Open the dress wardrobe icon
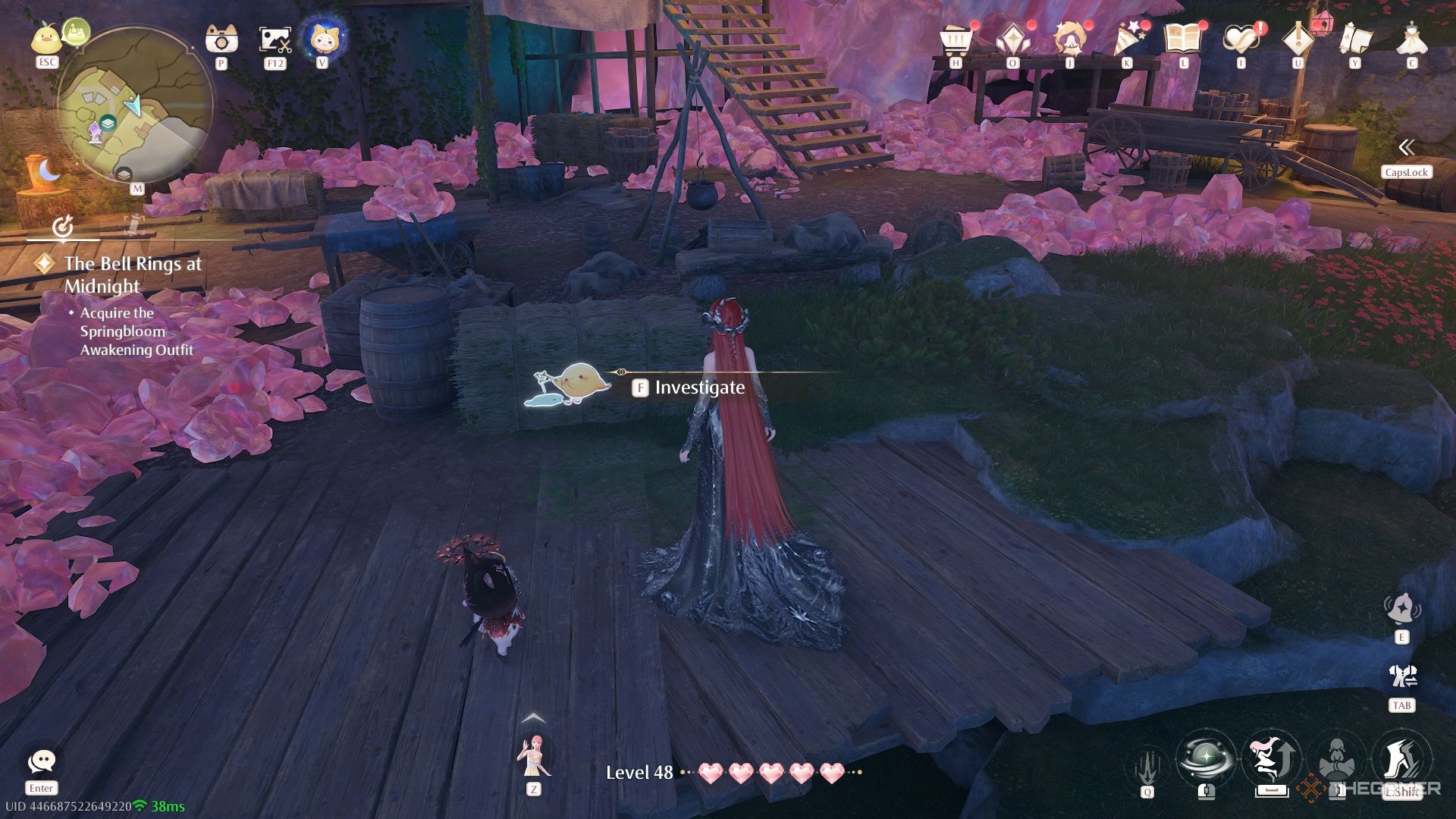This screenshot has height=819, width=1456. tap(1411, 39)
